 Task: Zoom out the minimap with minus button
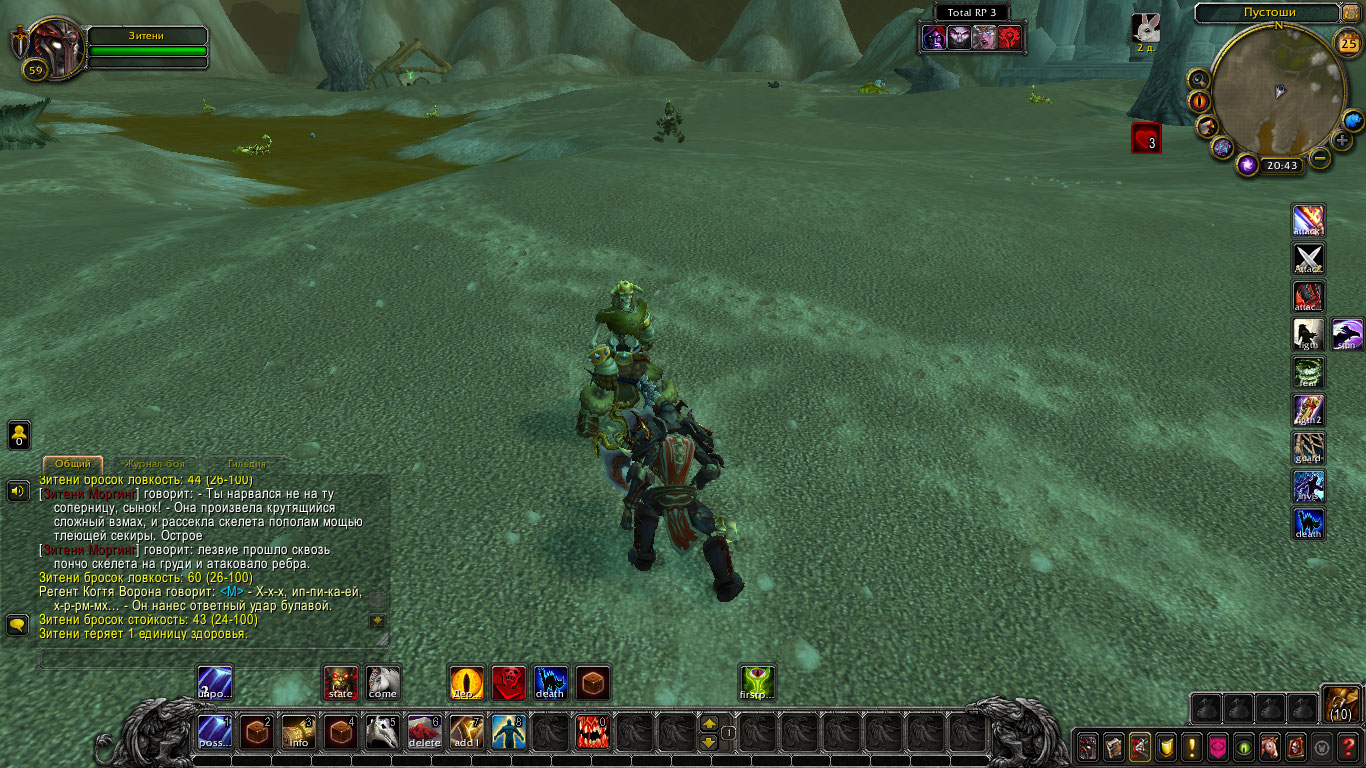coord(1320,157)
